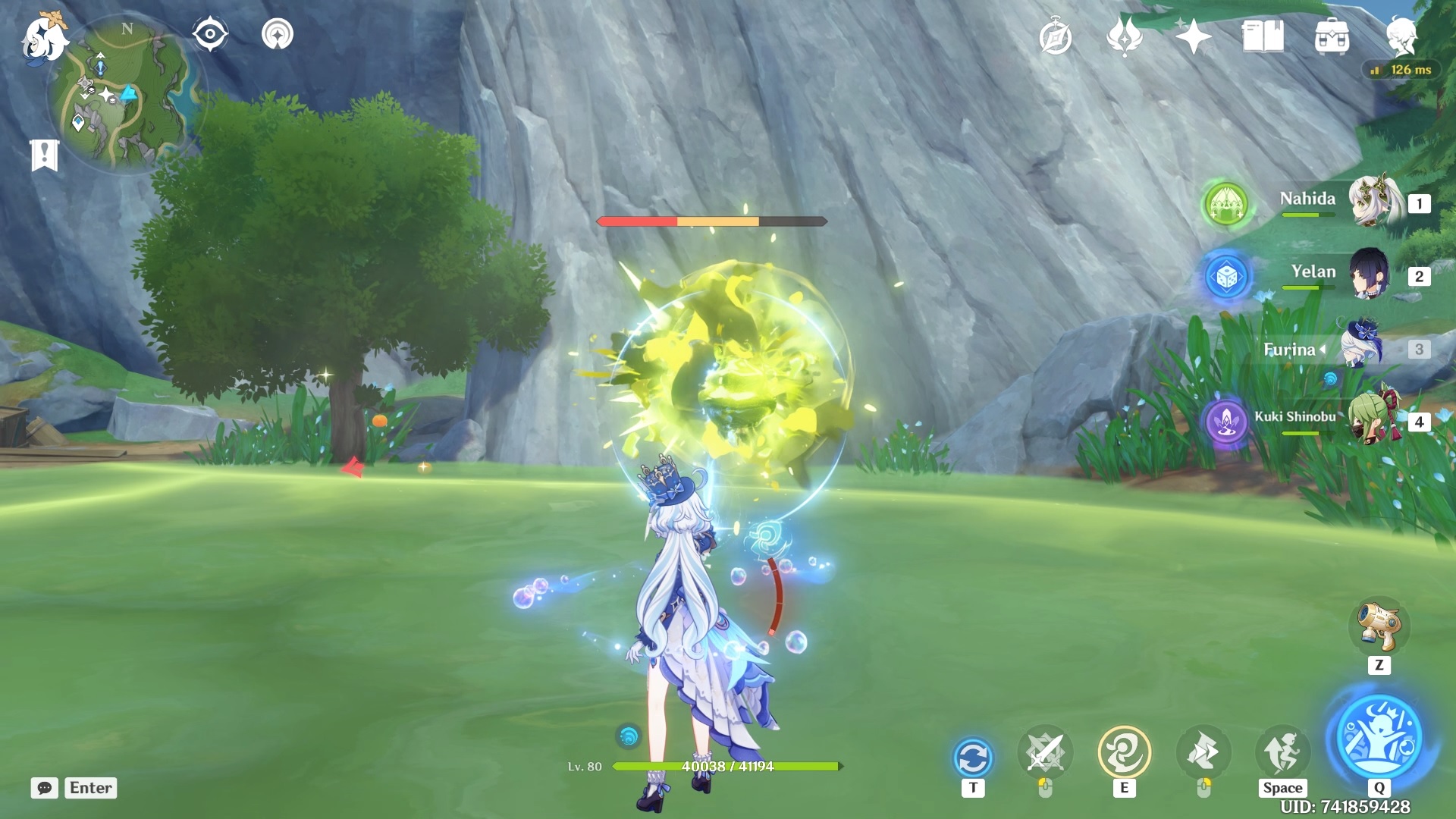The height and width of the screenshot is (819, 1456).
Task: Activate Furina's Elemental Burst icon
Action: [x=1379, y=736]
